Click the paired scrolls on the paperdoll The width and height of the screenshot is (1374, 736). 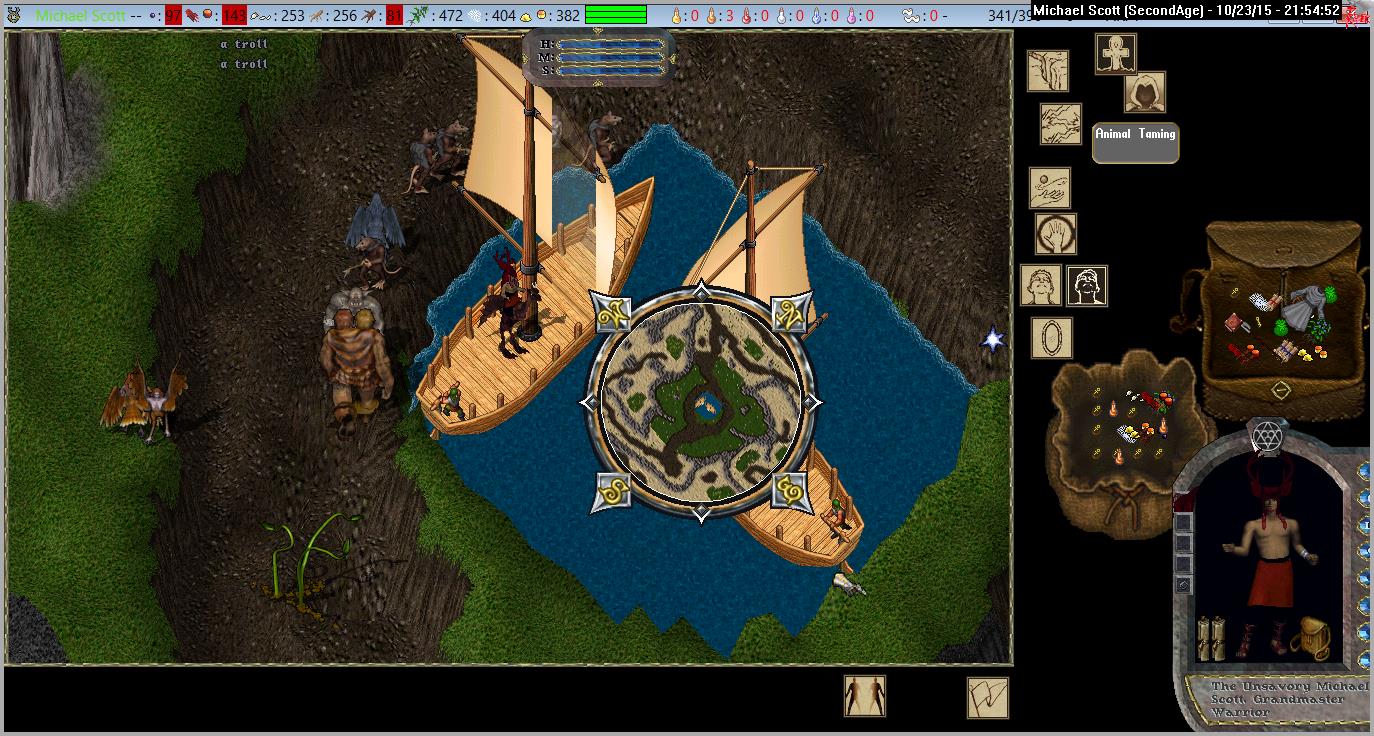tap(1211, 638)
